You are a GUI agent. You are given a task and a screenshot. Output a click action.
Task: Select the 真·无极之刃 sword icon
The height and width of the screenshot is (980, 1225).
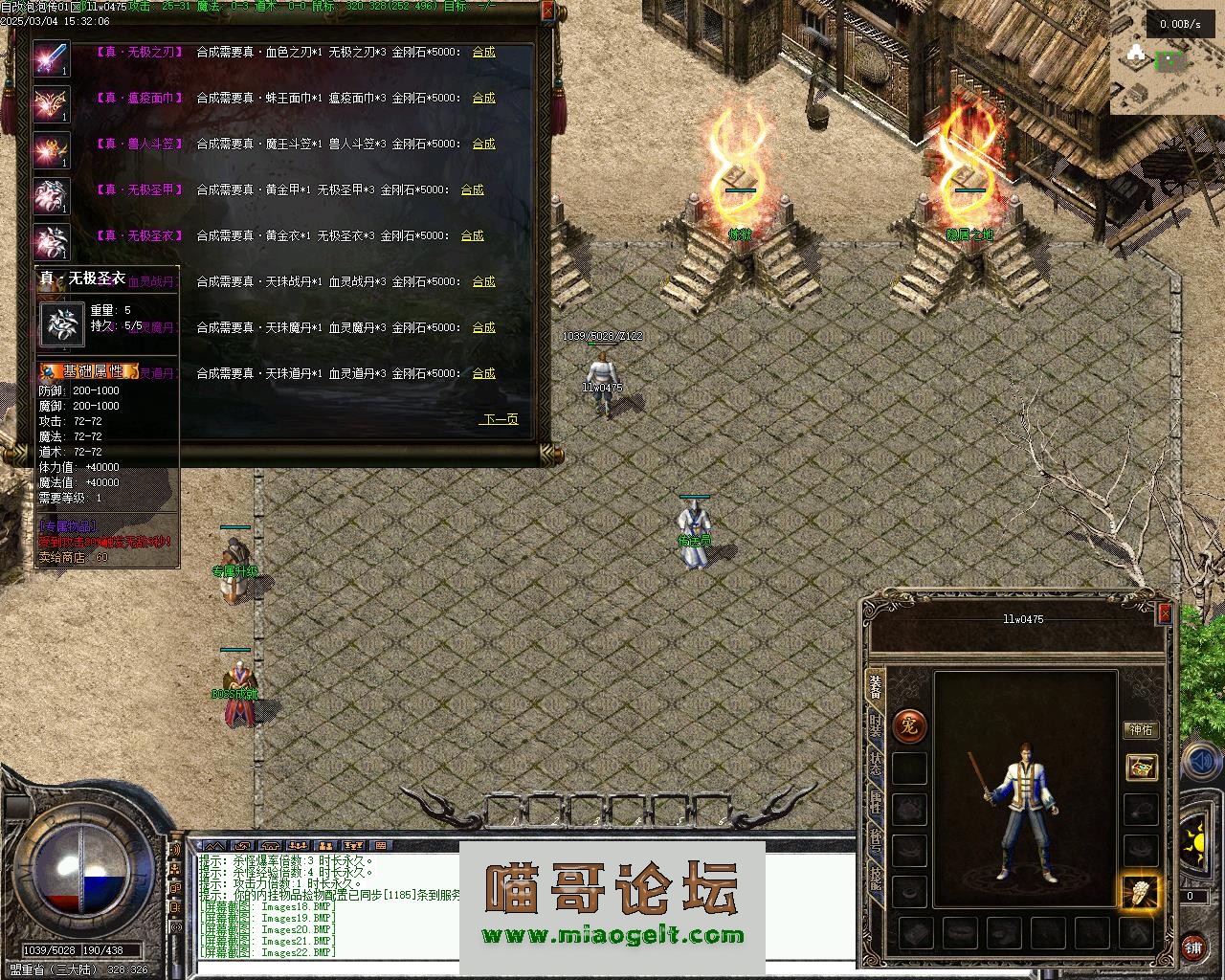[52, 58]
